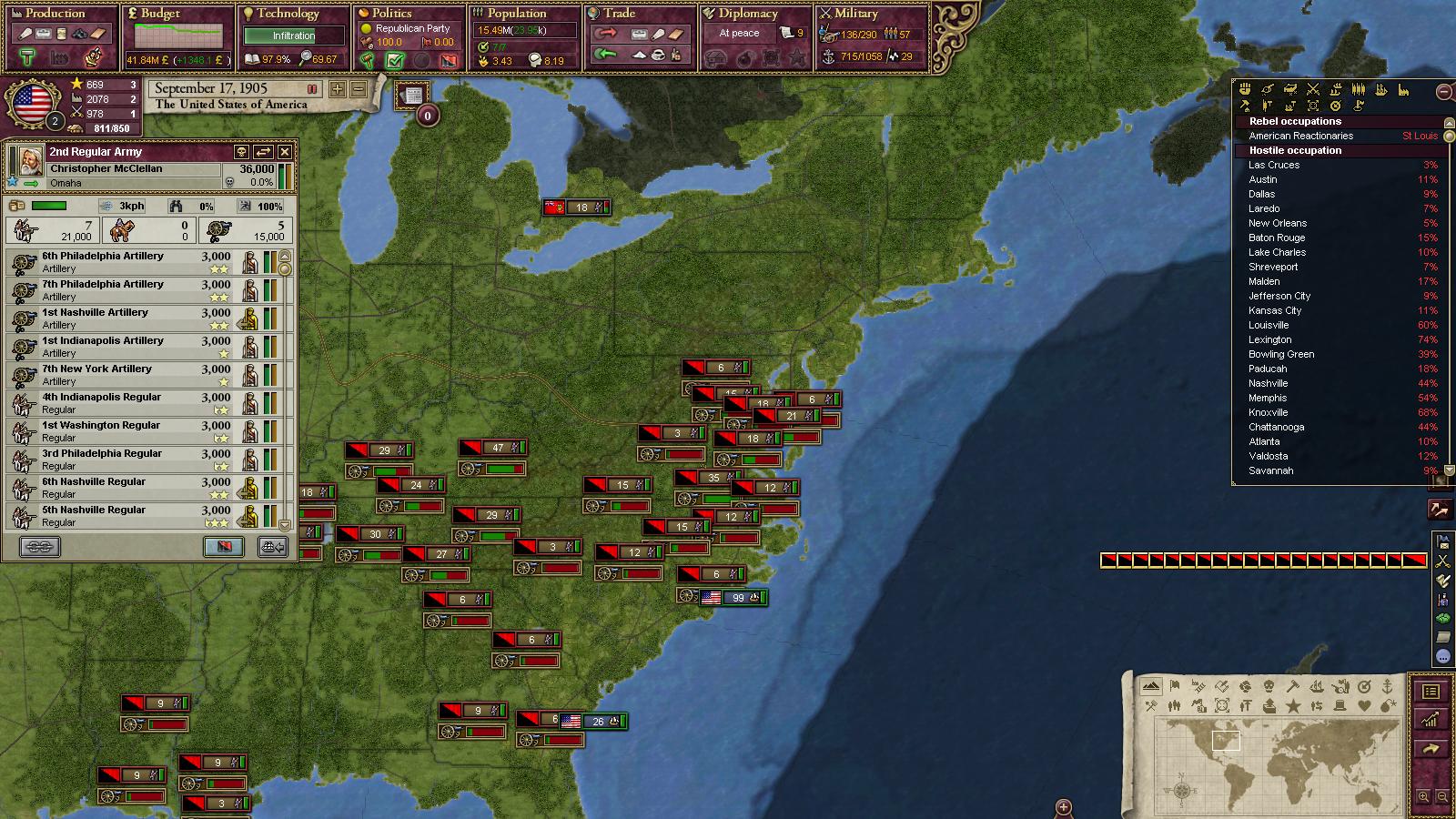This screenshot has width=1456, height=819.
Task: Open the Production tab
Action: 55,13
